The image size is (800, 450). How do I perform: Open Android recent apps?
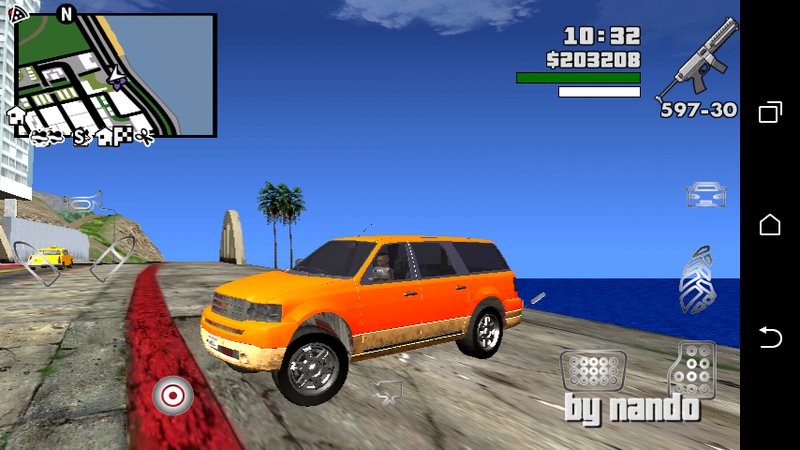[770, 112]
